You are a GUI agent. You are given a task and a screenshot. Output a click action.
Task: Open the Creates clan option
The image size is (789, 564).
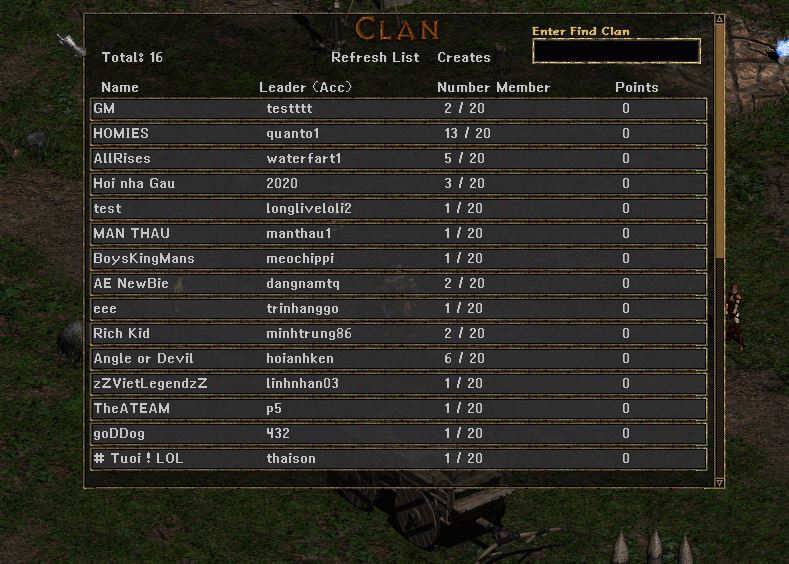coord(464,57)
